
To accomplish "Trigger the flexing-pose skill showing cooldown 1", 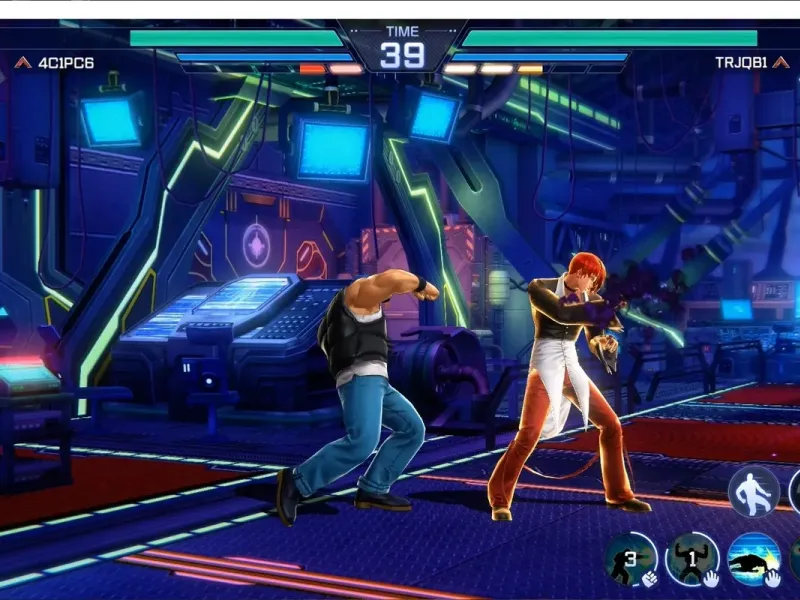I will coord(692,558).
